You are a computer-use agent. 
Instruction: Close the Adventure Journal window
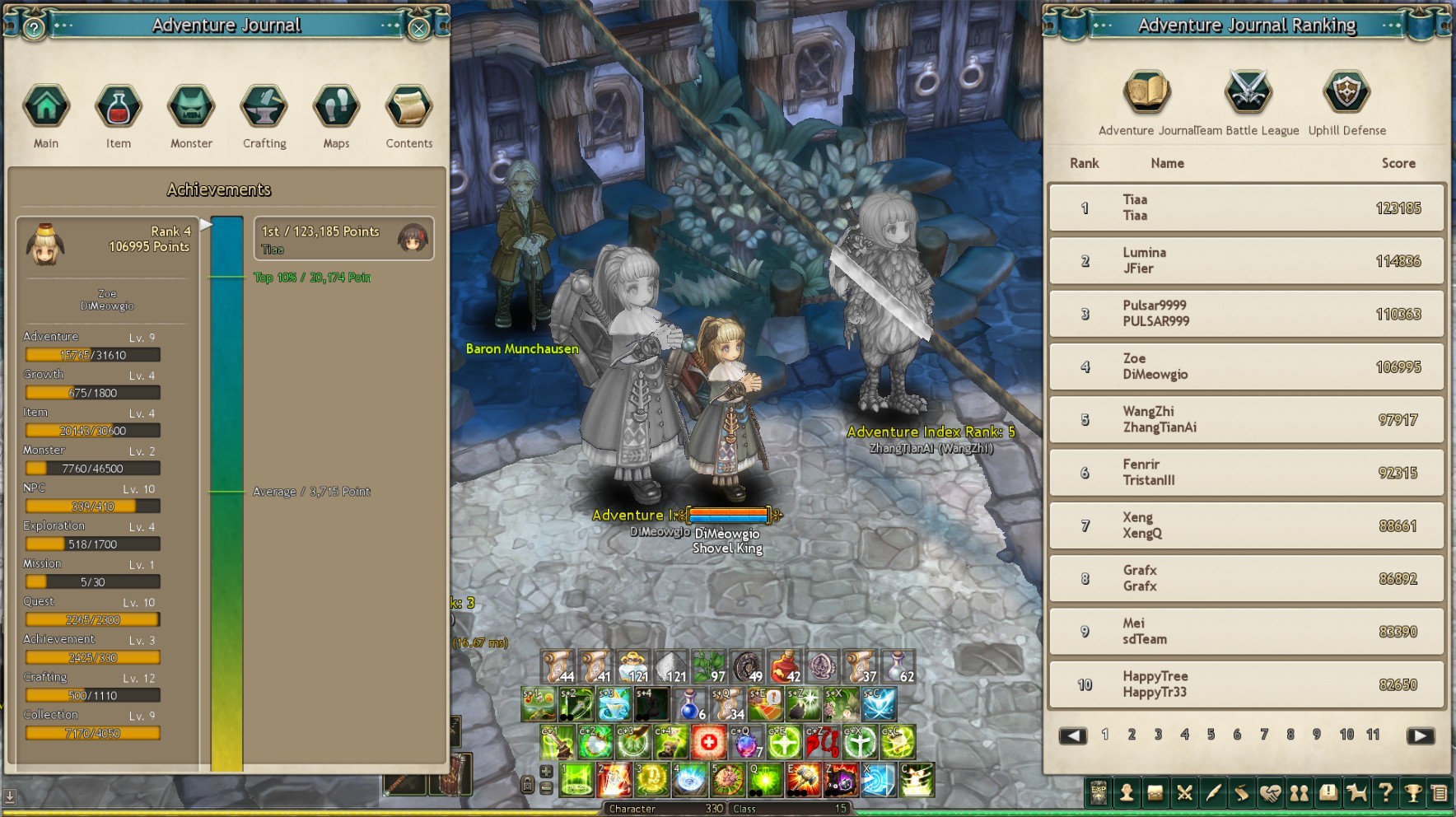tap(419, 29)
